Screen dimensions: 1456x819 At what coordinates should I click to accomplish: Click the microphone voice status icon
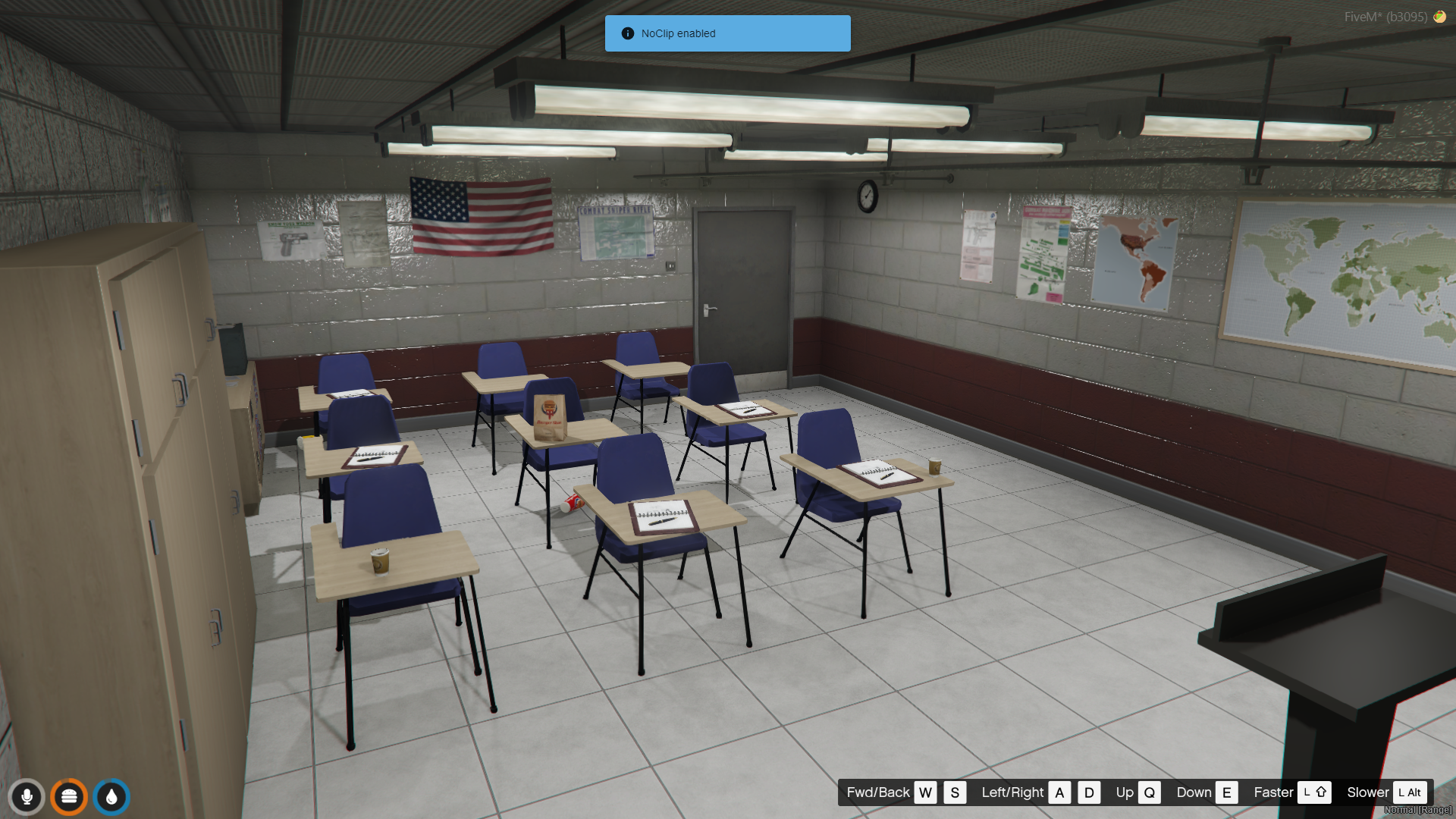click(x=27, y=797)
